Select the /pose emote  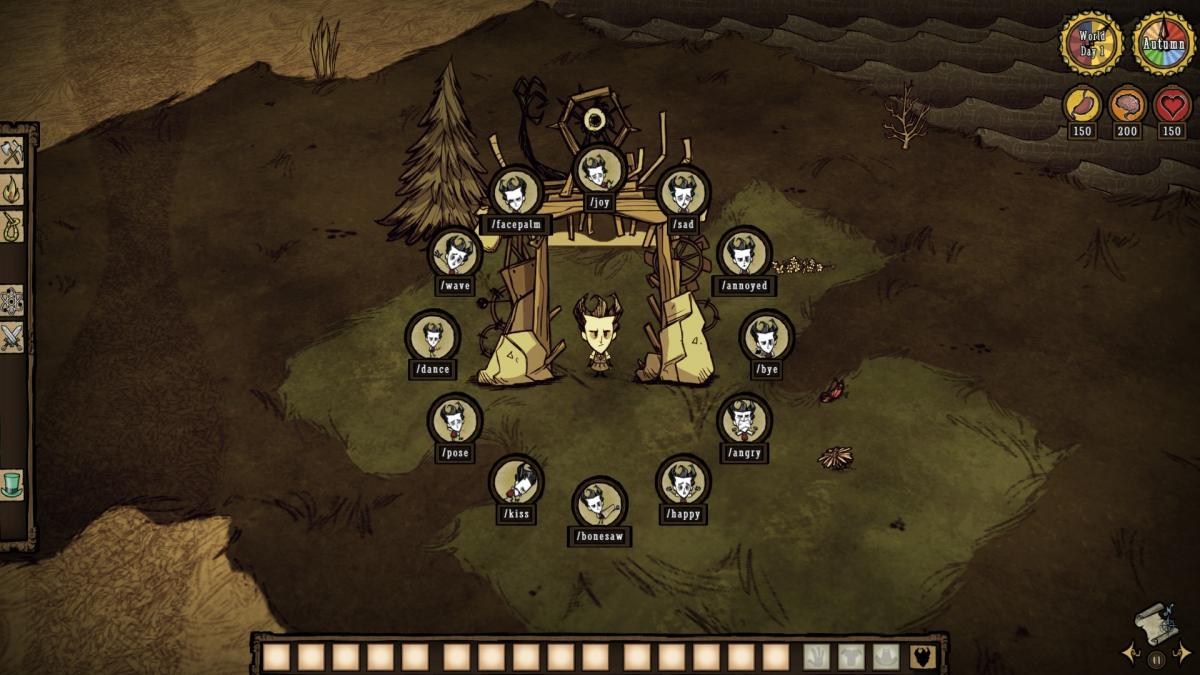click(455, 421)
